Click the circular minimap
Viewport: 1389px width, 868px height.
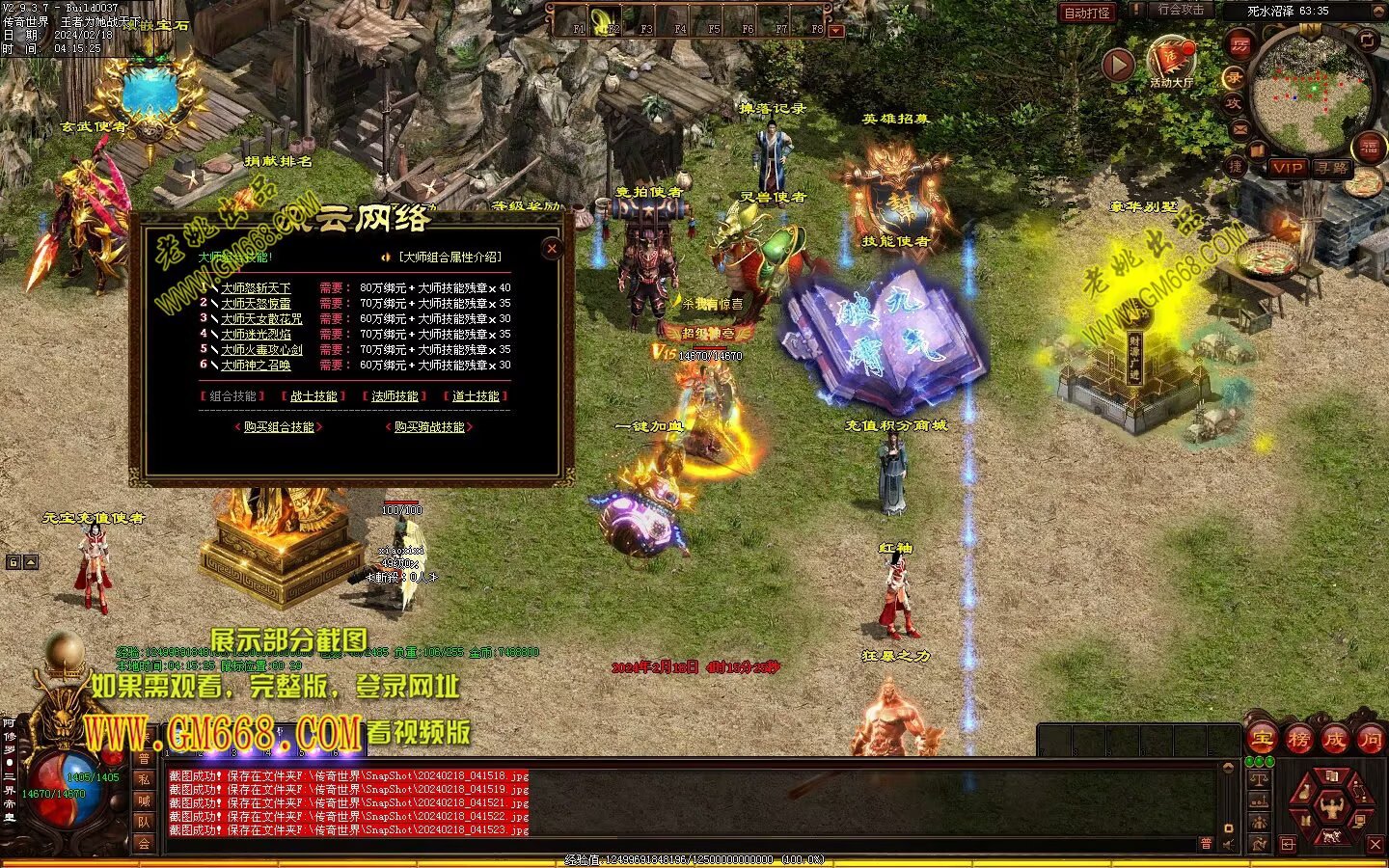(1312, 89)
